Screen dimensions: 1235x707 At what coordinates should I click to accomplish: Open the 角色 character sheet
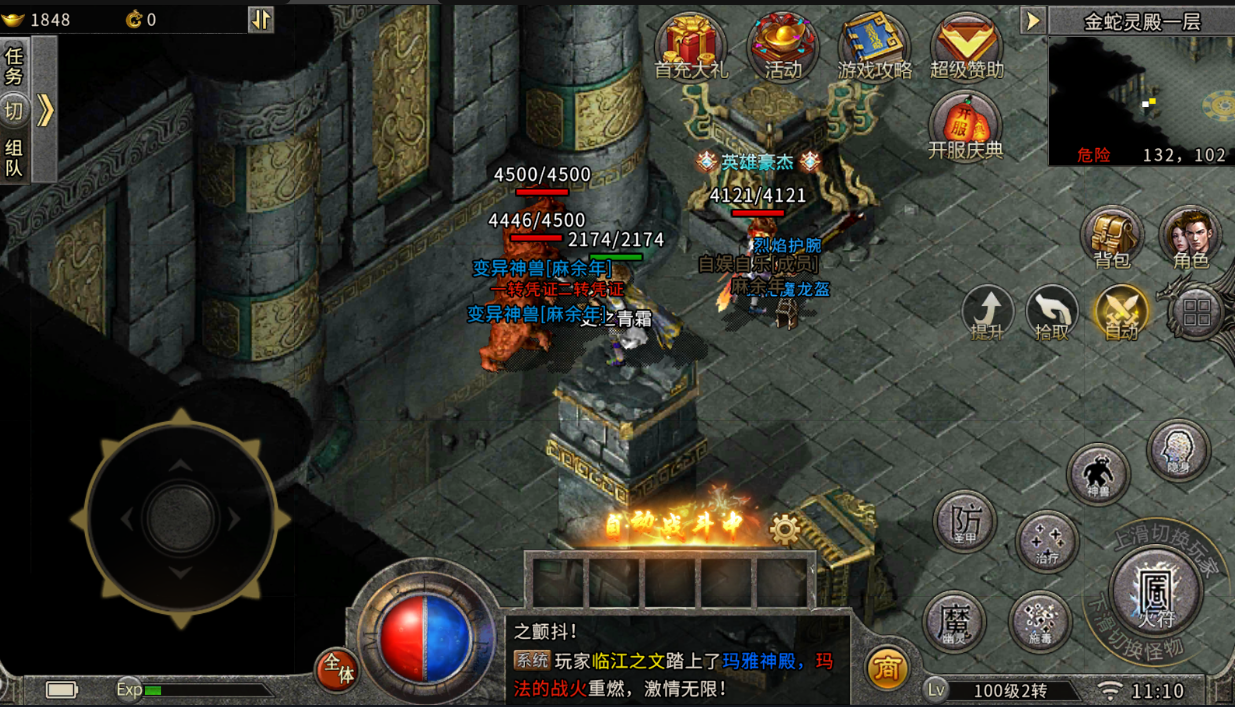1190,237
